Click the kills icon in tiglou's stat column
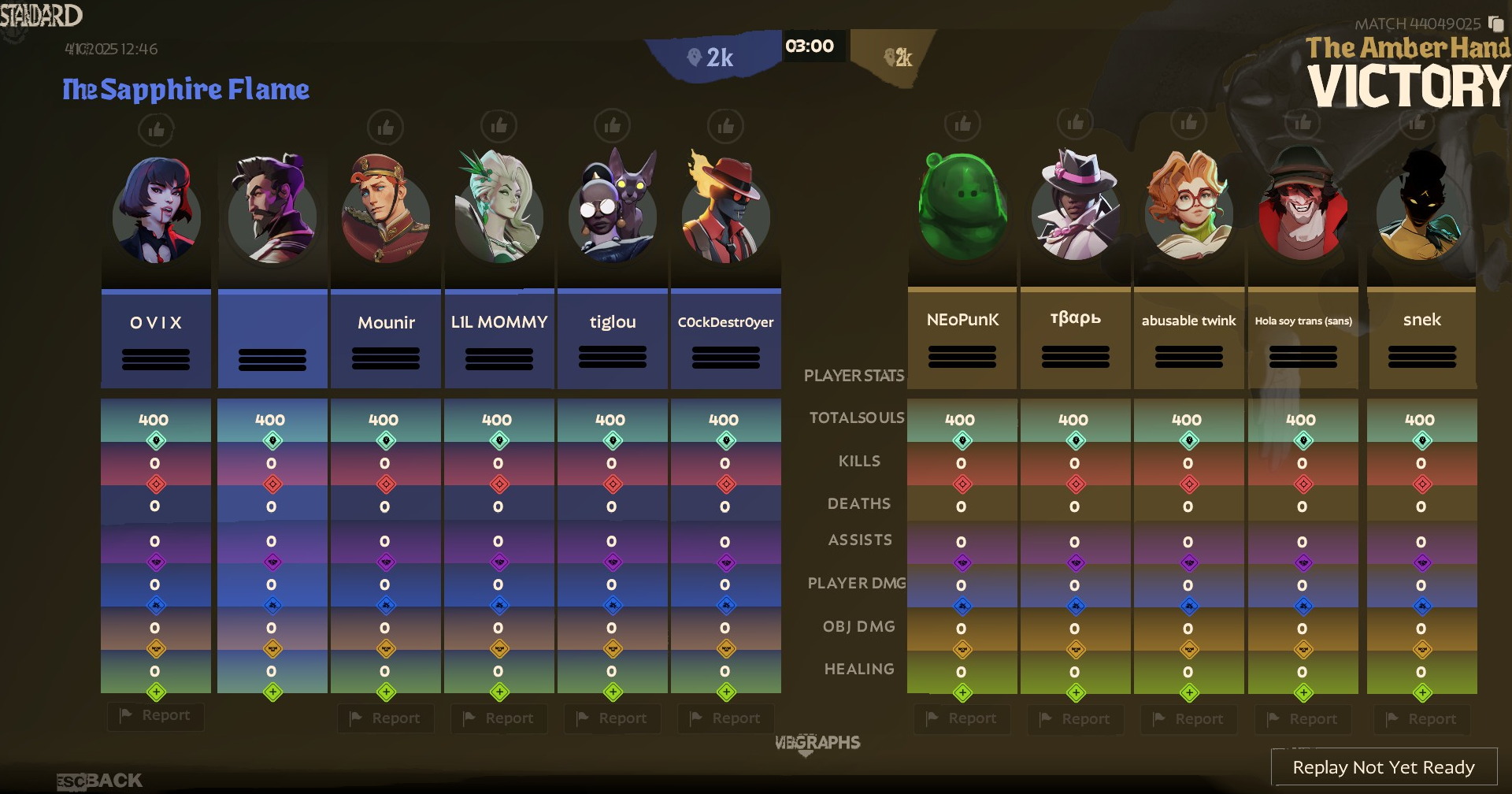This screenshot has height=794, width=1512. 613,484
